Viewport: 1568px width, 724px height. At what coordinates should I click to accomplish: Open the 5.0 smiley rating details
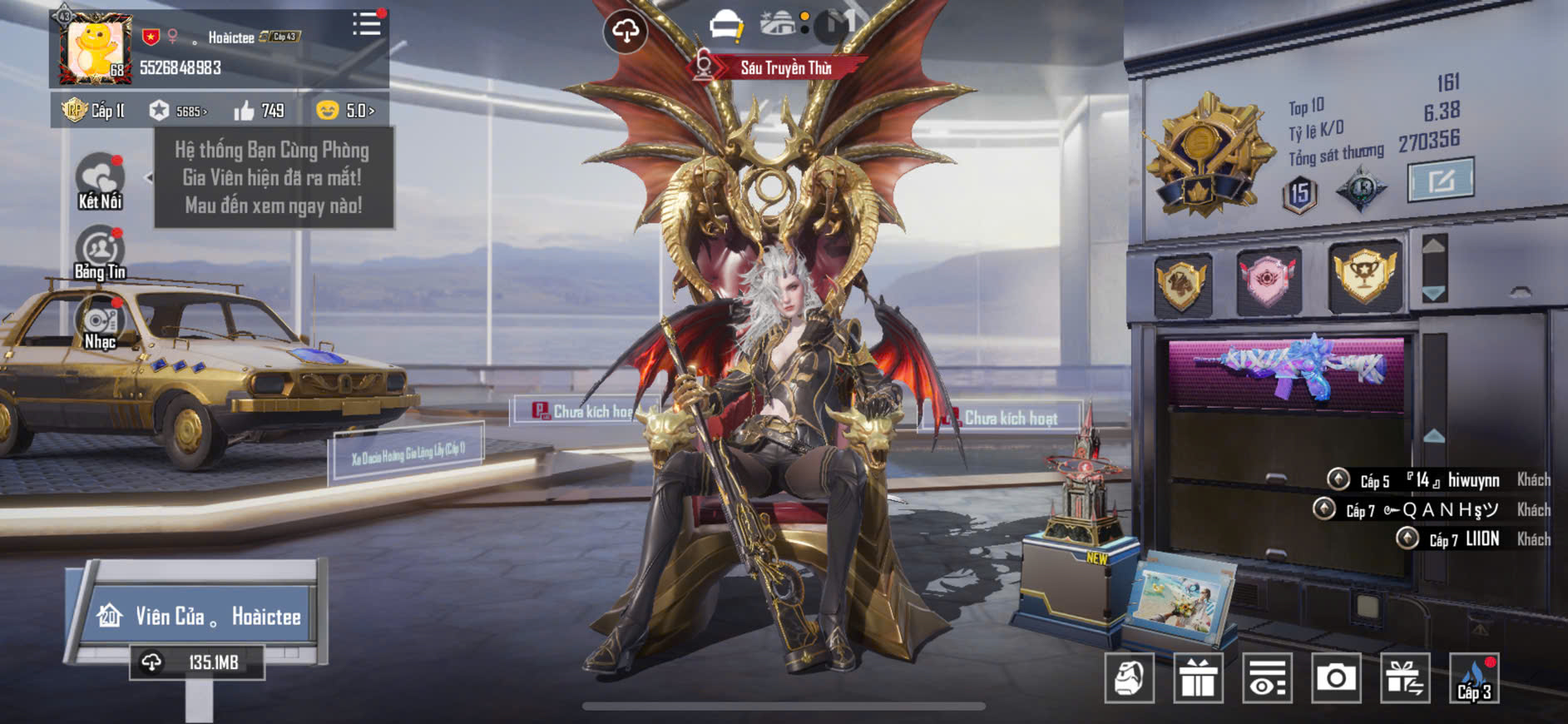pos(344,111)
